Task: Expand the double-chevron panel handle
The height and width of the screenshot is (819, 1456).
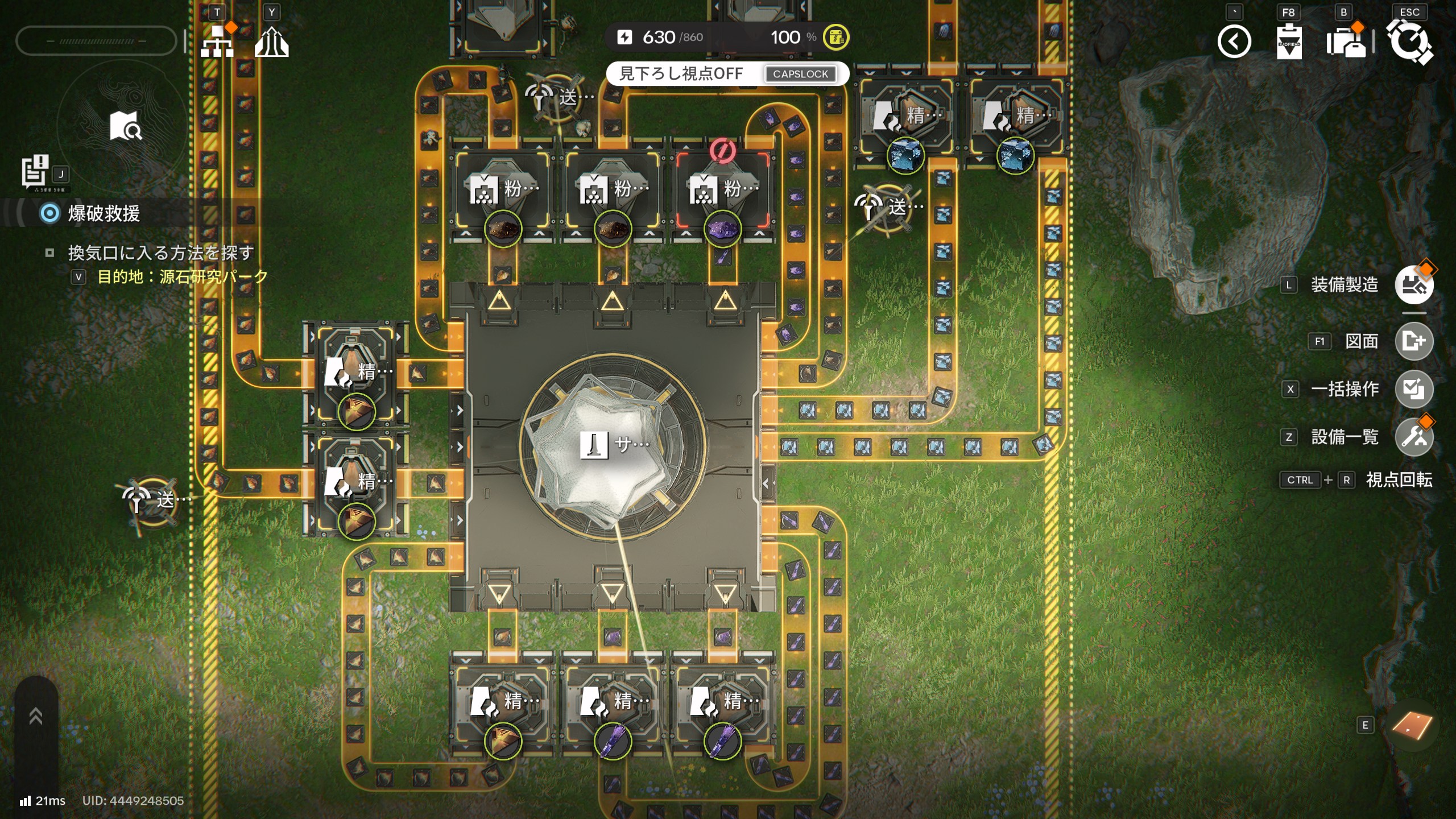Action: point(36,716)
